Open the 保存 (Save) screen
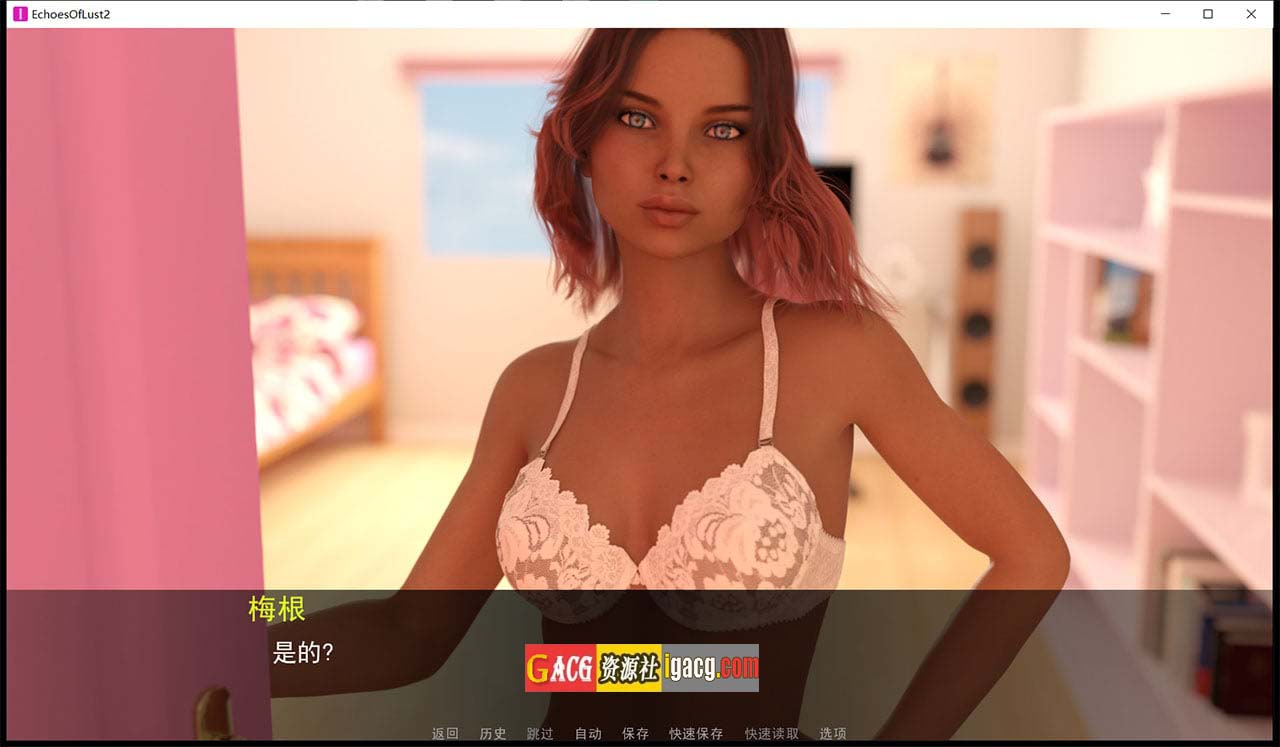The height and width of the screenshot is (747, 1280). (635, 734)
